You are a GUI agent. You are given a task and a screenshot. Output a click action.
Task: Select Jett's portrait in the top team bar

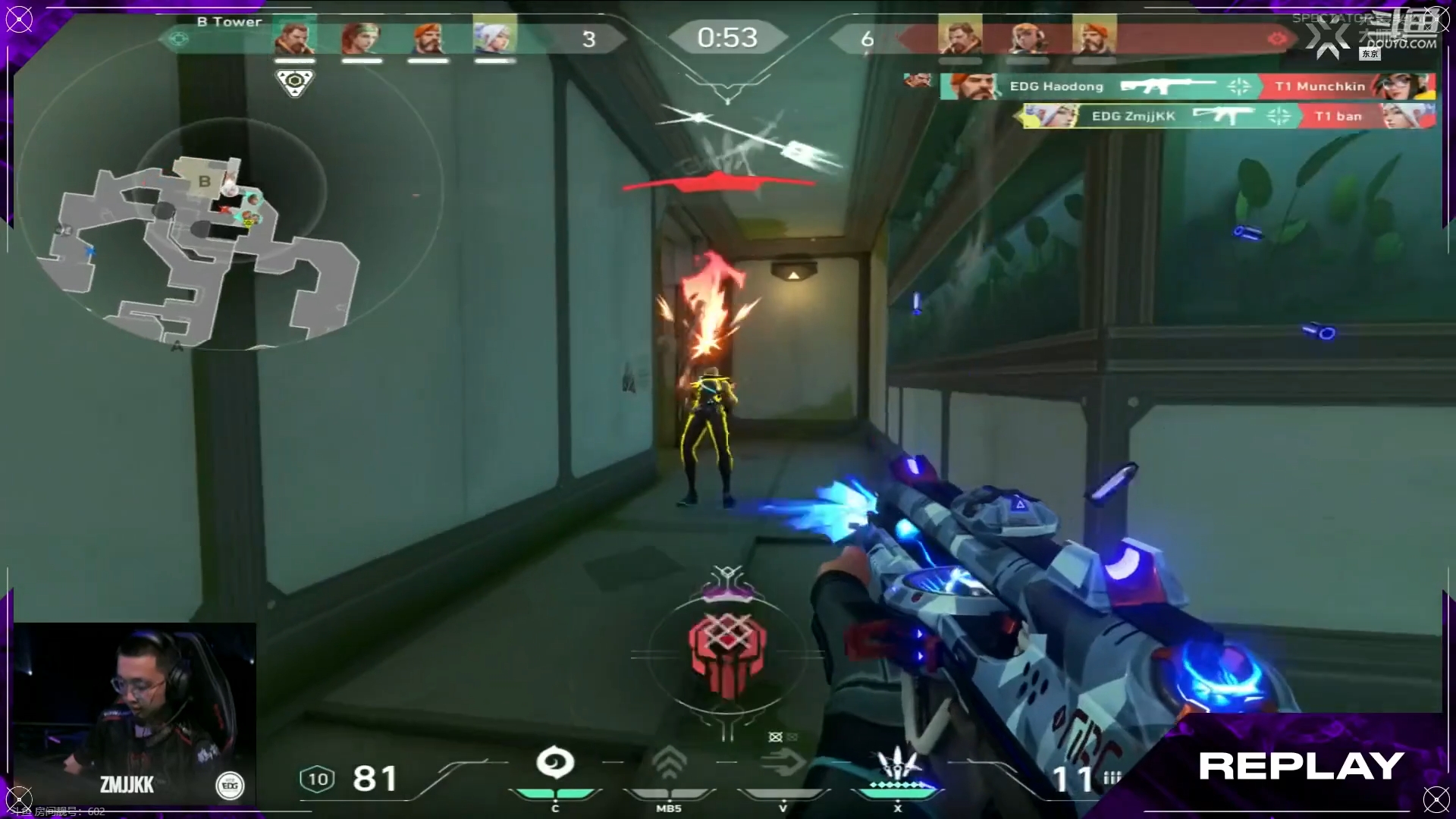494,38
